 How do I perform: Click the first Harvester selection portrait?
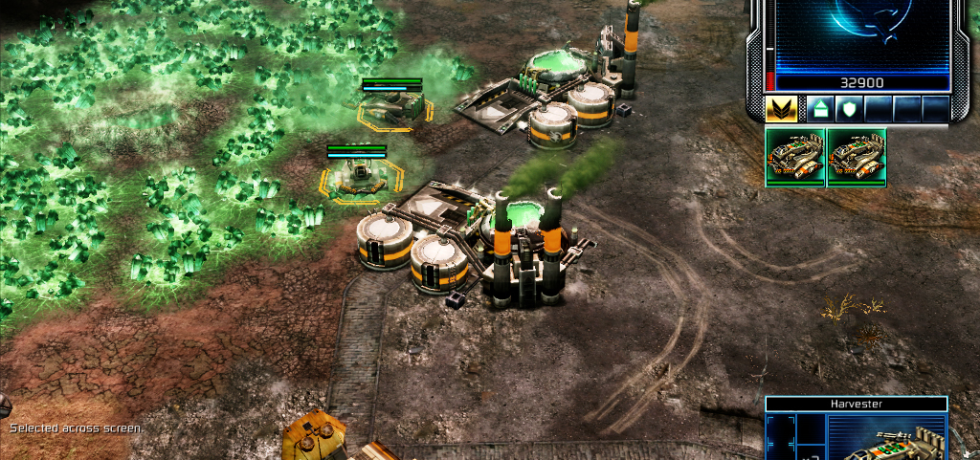tap(795, 156)
